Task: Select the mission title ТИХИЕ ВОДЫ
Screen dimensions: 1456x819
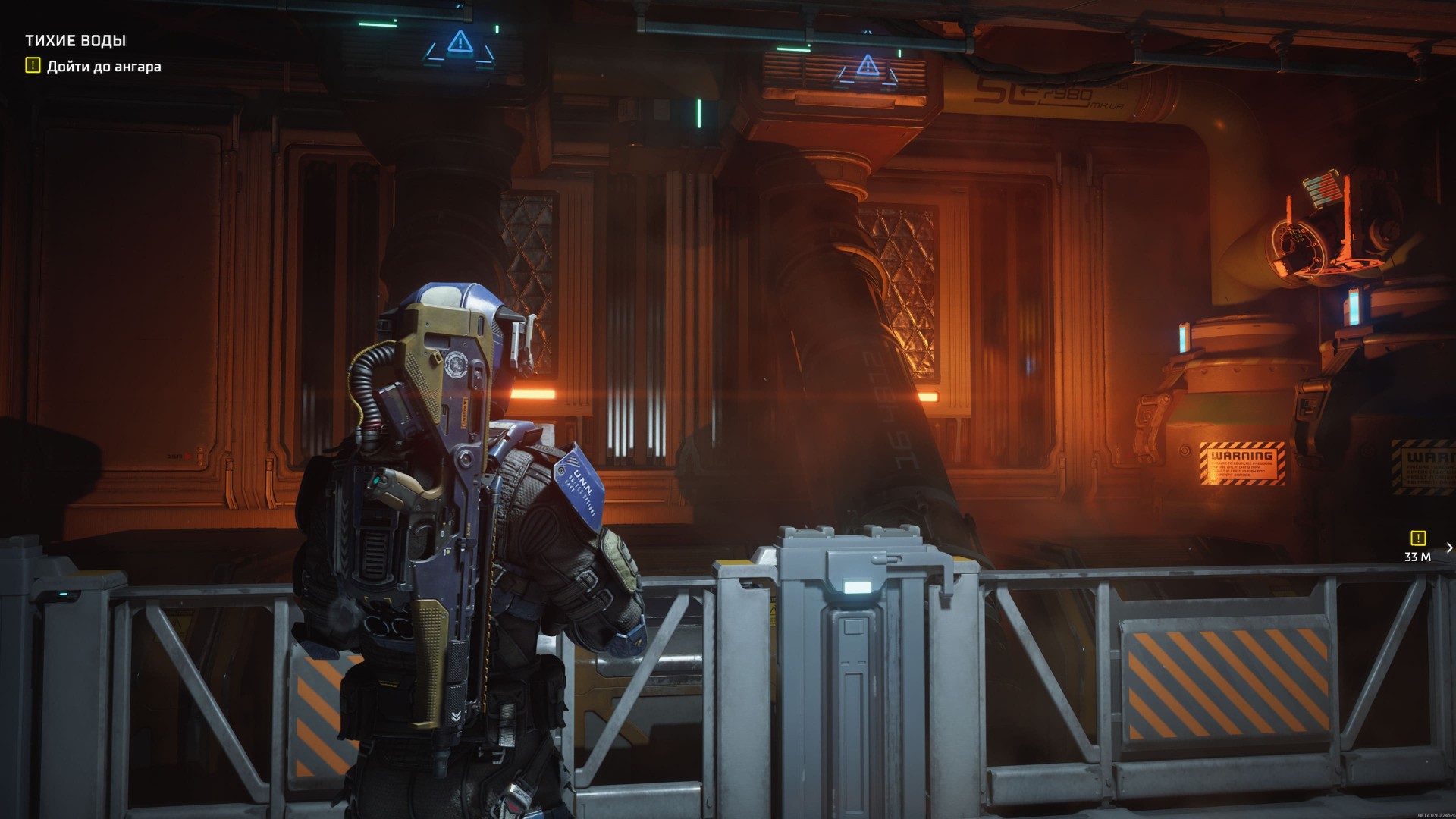Action: coord(76,40)
